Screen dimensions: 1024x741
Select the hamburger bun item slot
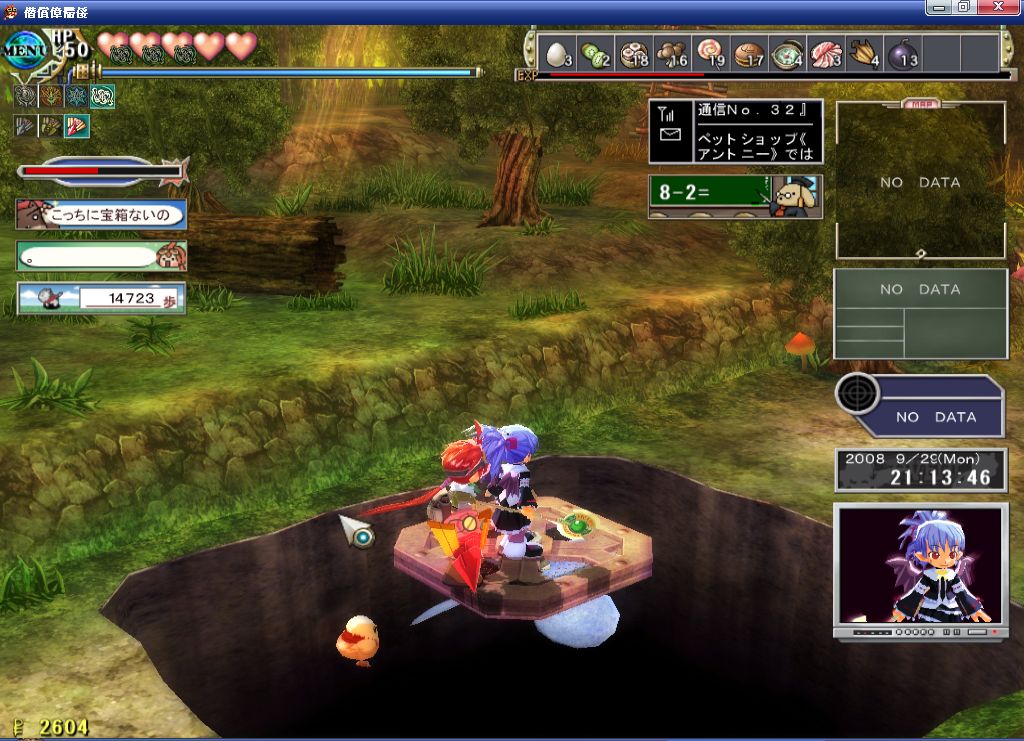(x=749, y=53)
